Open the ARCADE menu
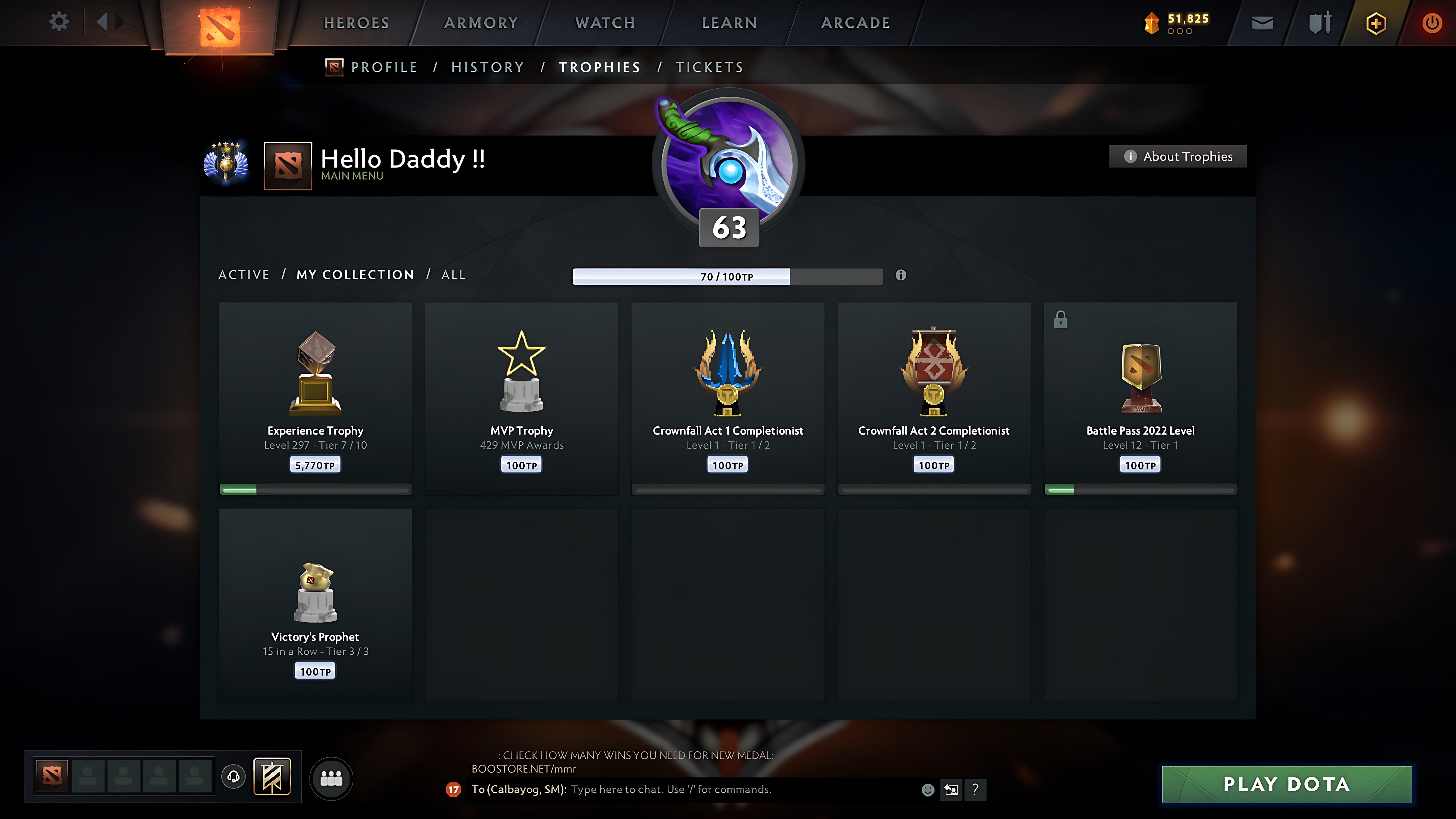The width and height of the screenshot is (1456, 819). click(x=855, y=22)
